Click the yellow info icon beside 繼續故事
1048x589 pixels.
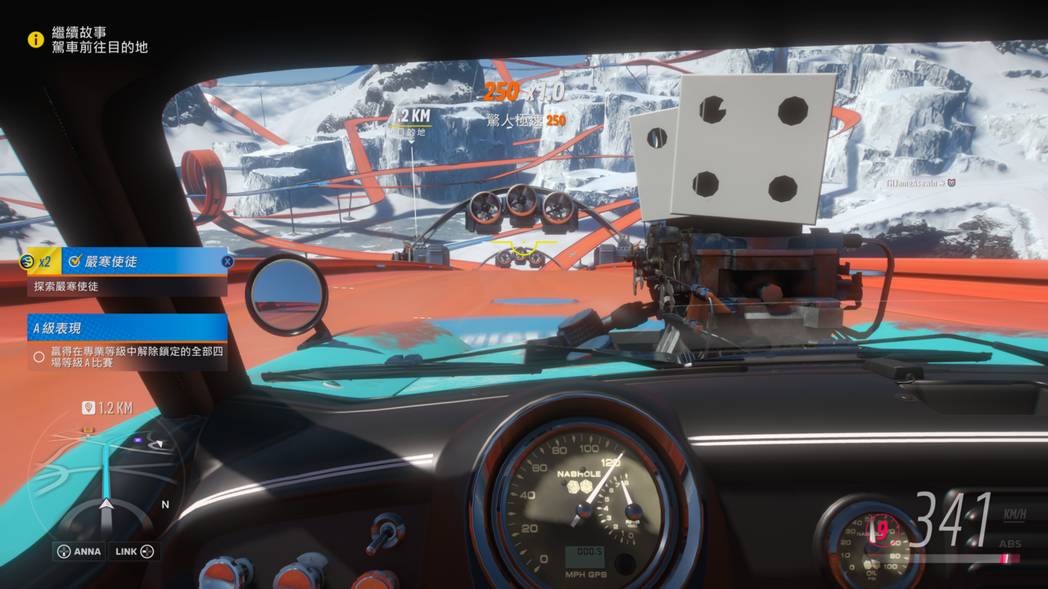coord(36,39)
